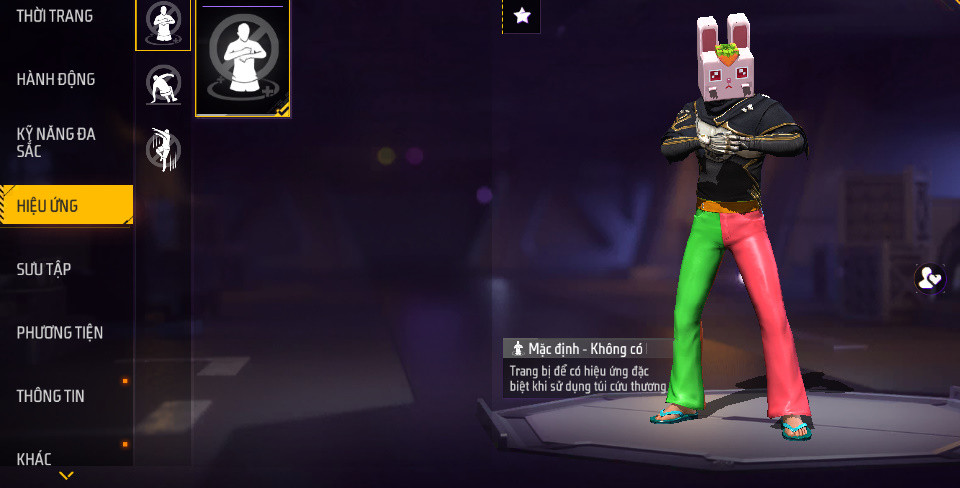Screen dimensions: 960x488
Task: Open the SƯU TẬP collection menu
Action: (44, 269)
